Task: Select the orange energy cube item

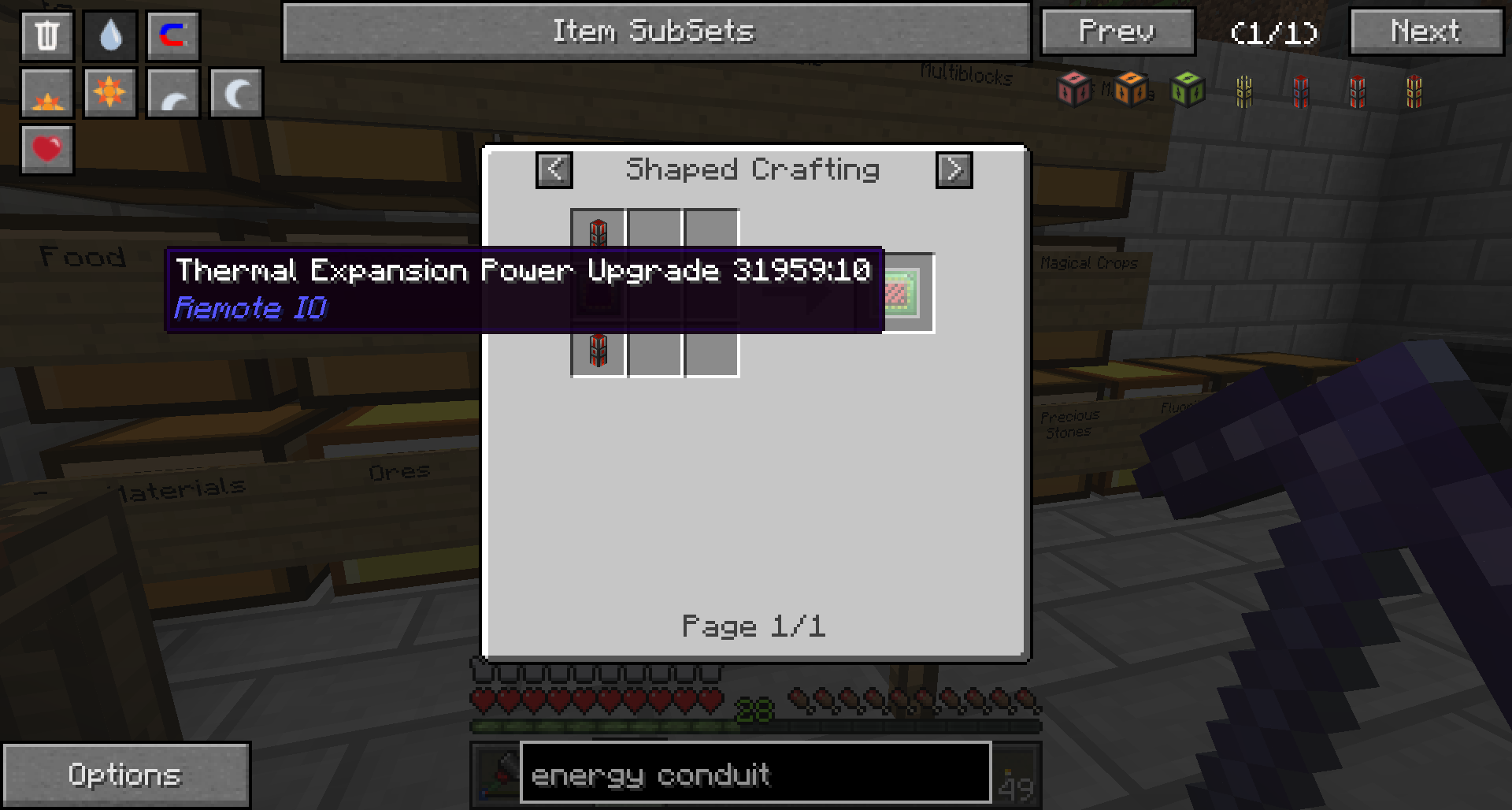Action: (1132, 89)
